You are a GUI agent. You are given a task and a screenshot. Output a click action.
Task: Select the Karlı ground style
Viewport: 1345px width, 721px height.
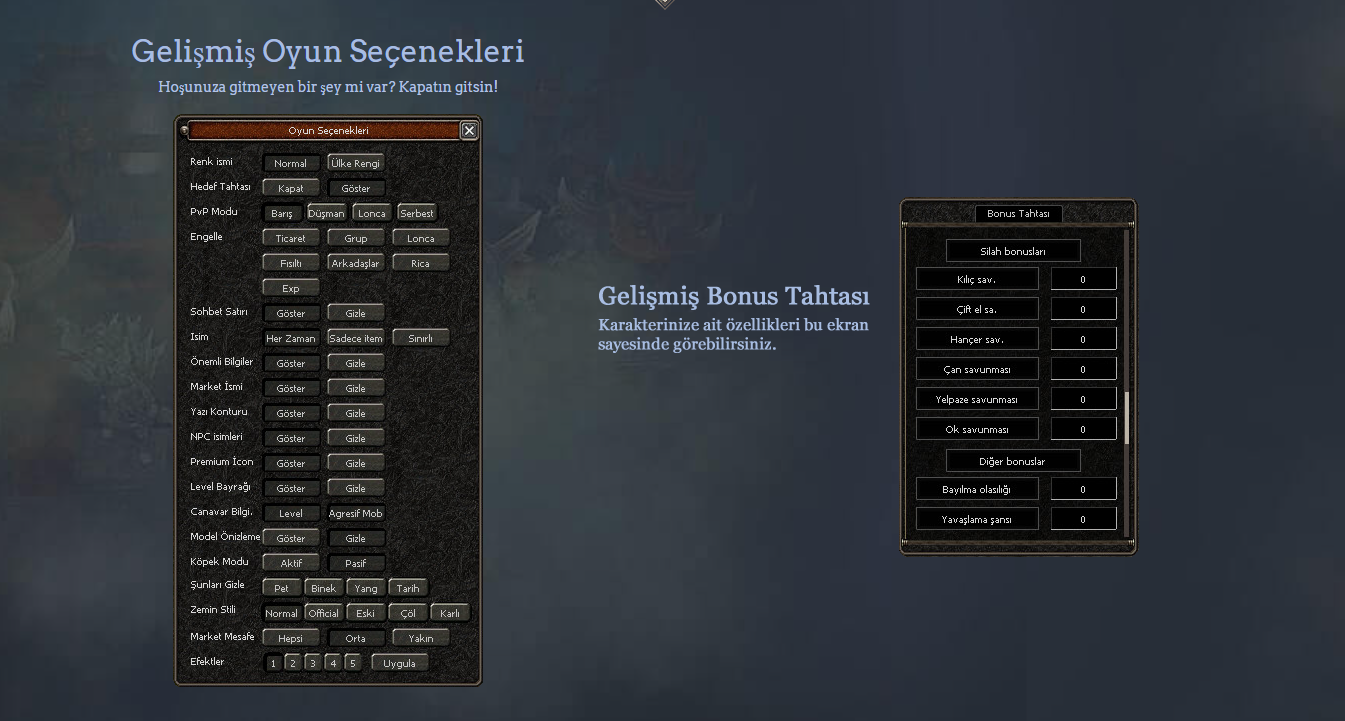[x=449, y=613]
